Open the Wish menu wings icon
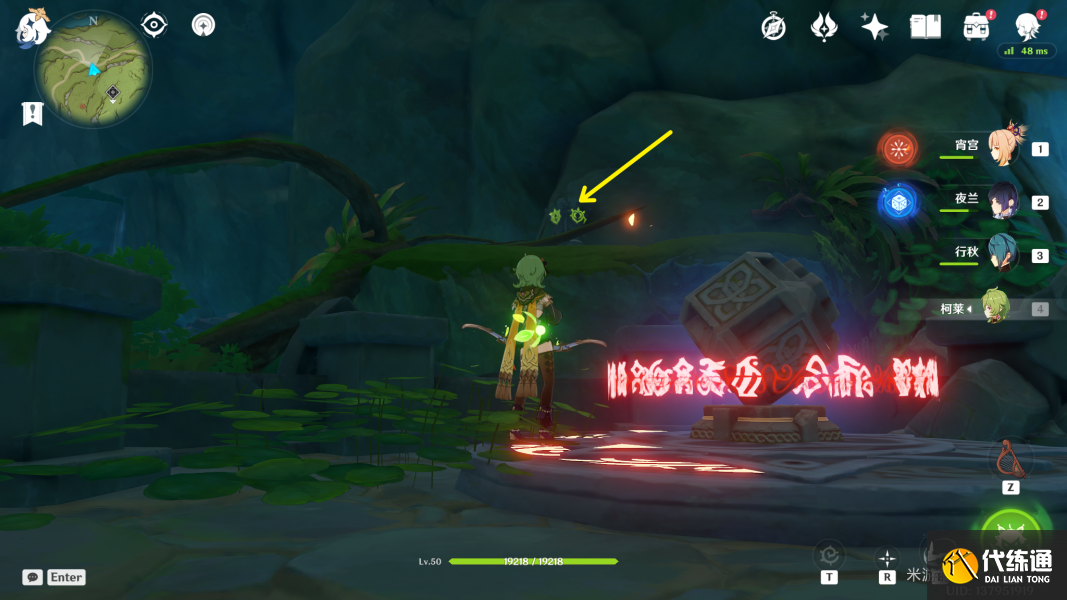The width and height of the screenshot is (1067, 600). tap(823, 27)
